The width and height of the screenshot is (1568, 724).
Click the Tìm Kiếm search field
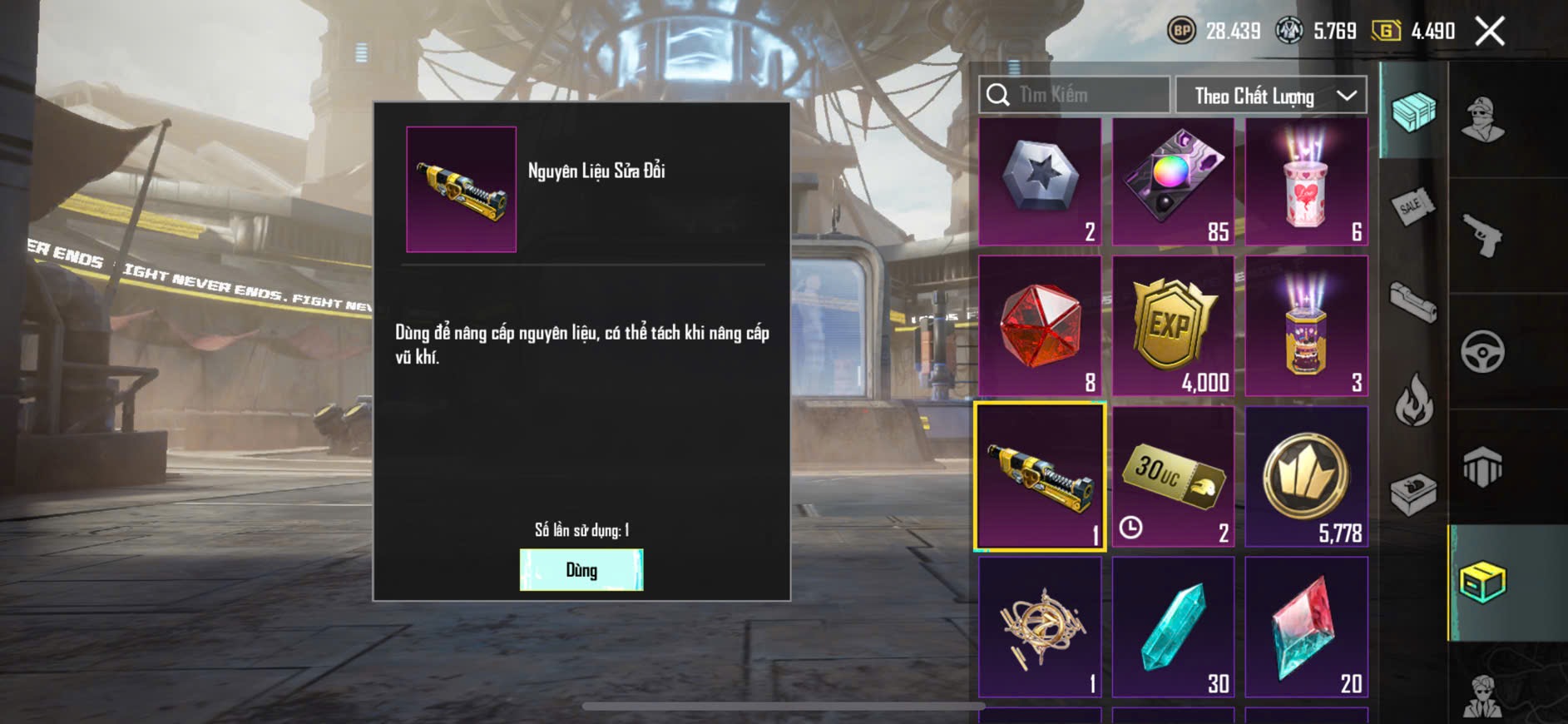pos(1074,96)
